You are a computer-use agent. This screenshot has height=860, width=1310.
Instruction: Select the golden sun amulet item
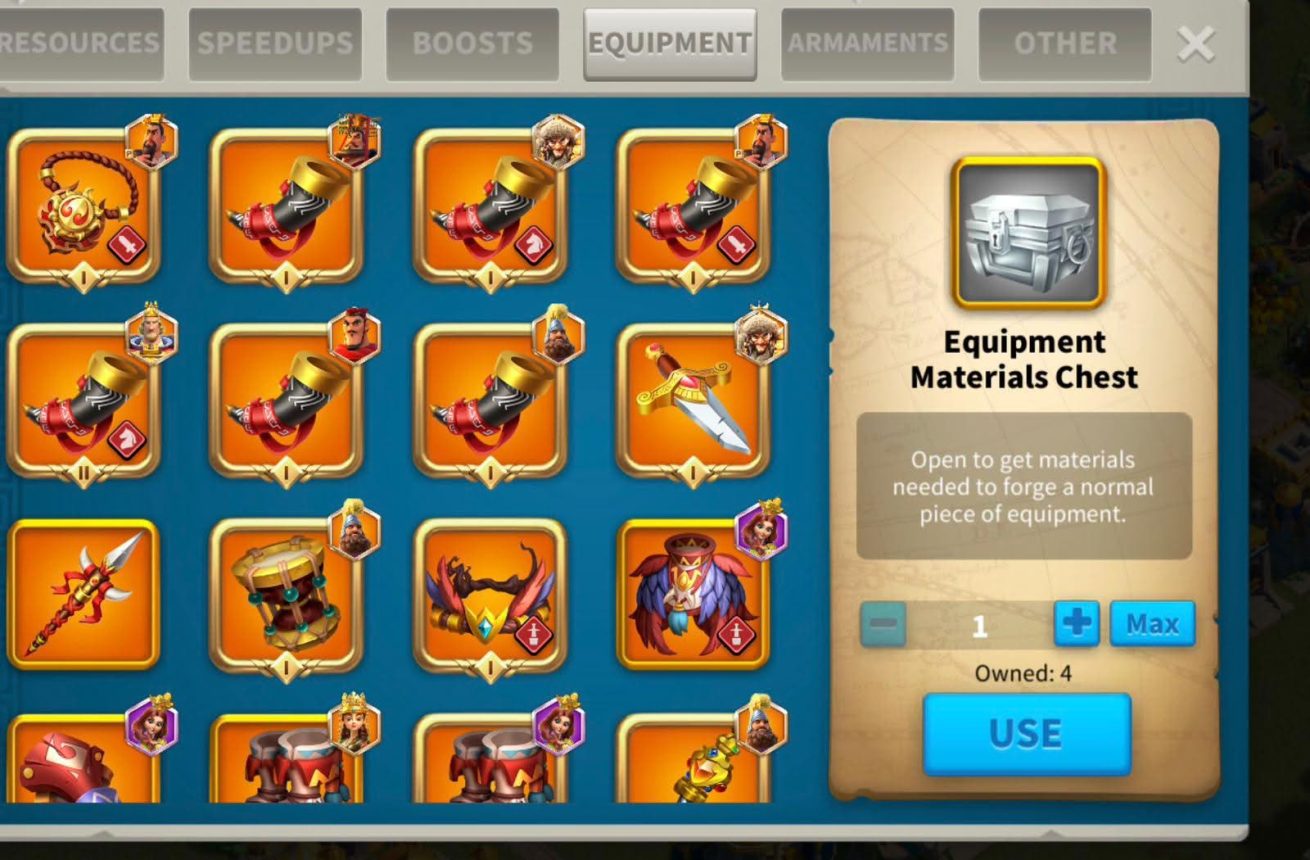pyautogui.click(x=84, y=207)
